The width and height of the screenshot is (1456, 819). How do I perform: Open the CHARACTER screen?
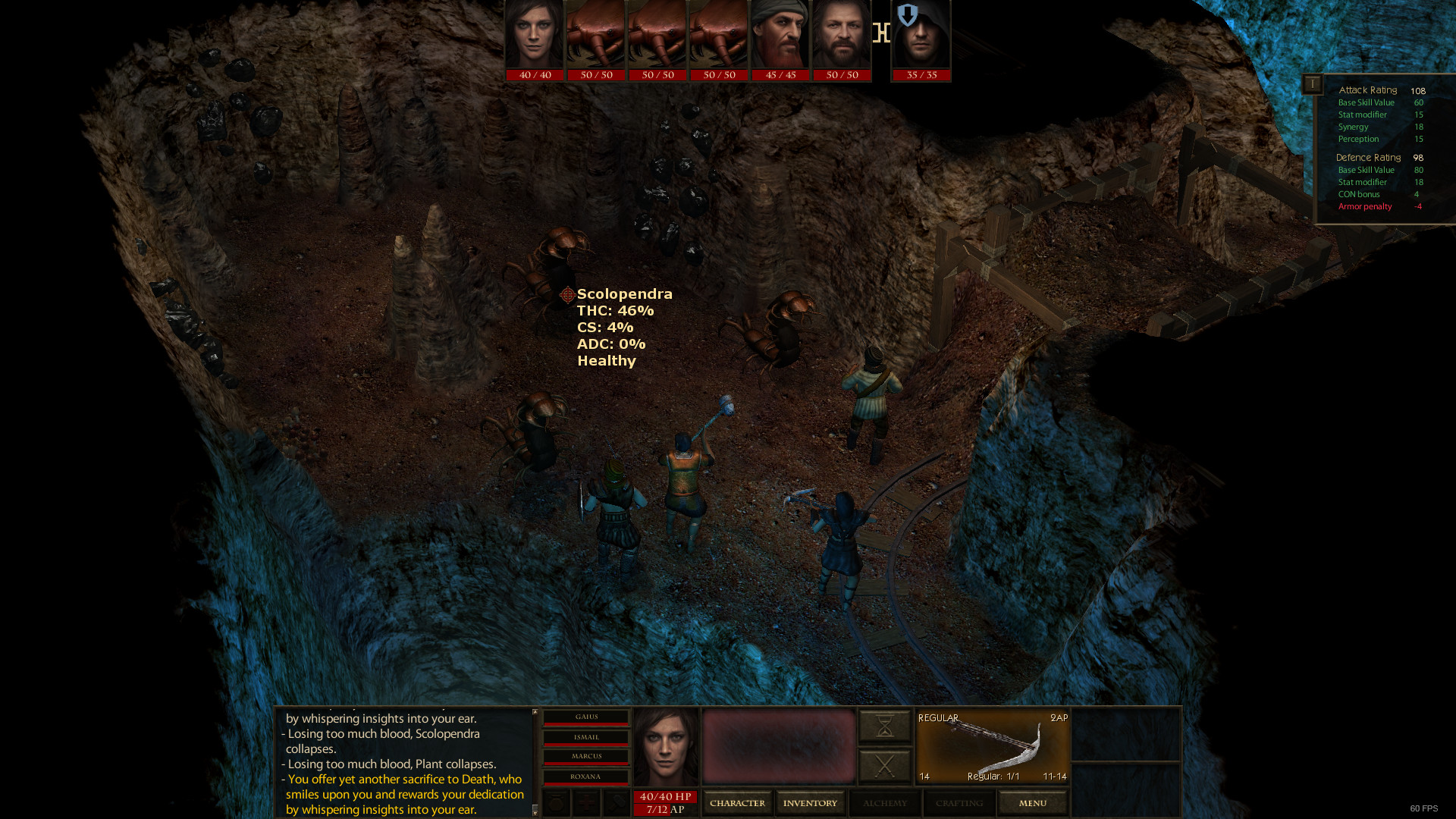737,802
